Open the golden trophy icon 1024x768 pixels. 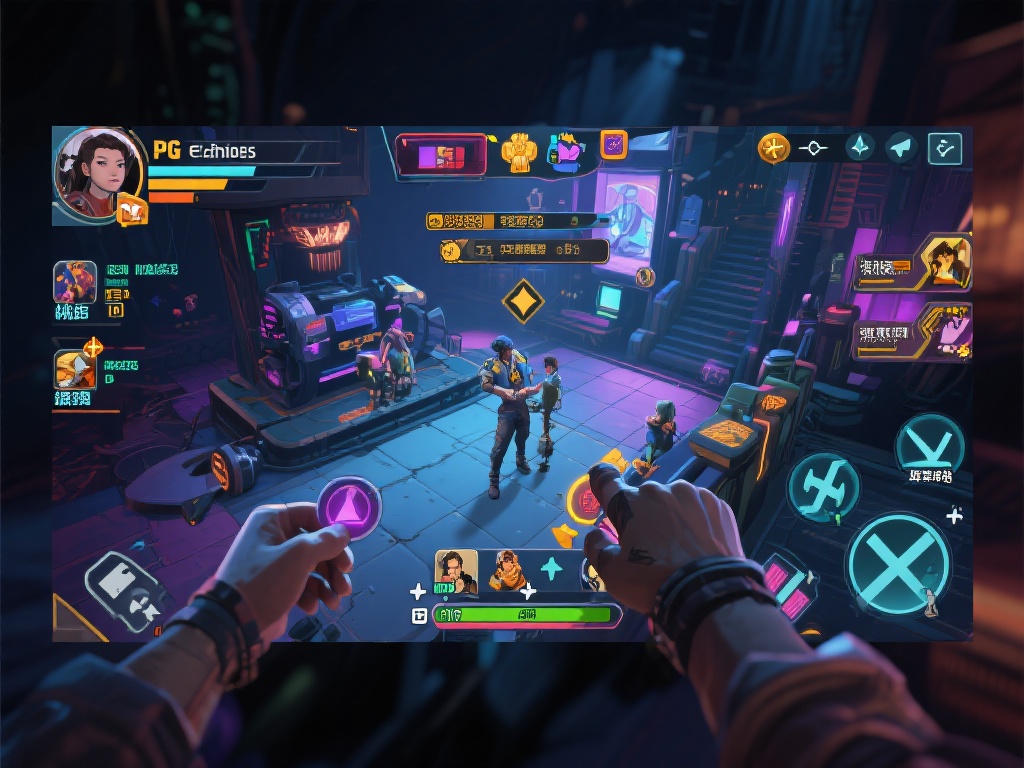click(519, 151)
